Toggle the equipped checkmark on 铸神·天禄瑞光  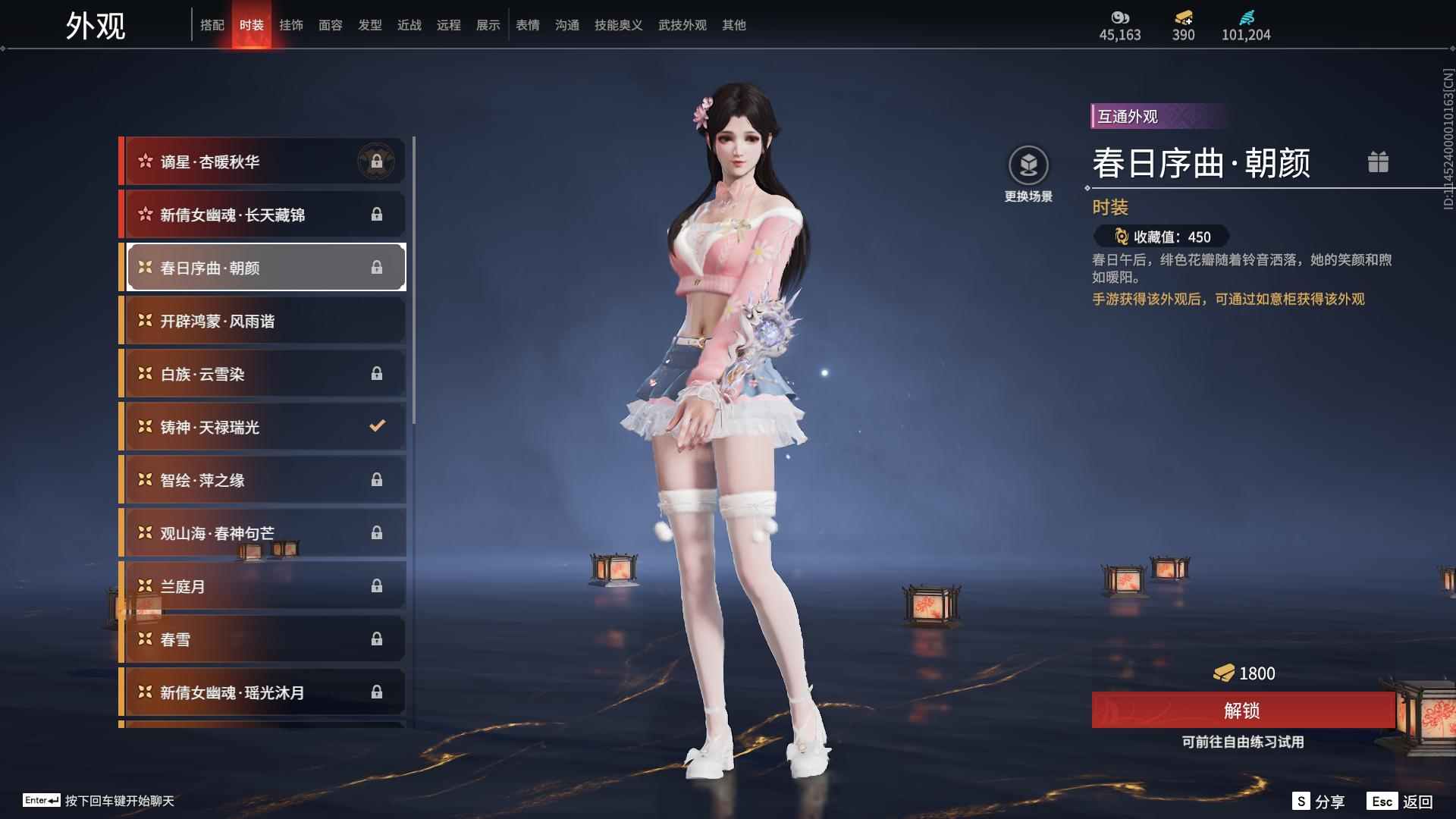pyautogui.click(x=377, y=426)
